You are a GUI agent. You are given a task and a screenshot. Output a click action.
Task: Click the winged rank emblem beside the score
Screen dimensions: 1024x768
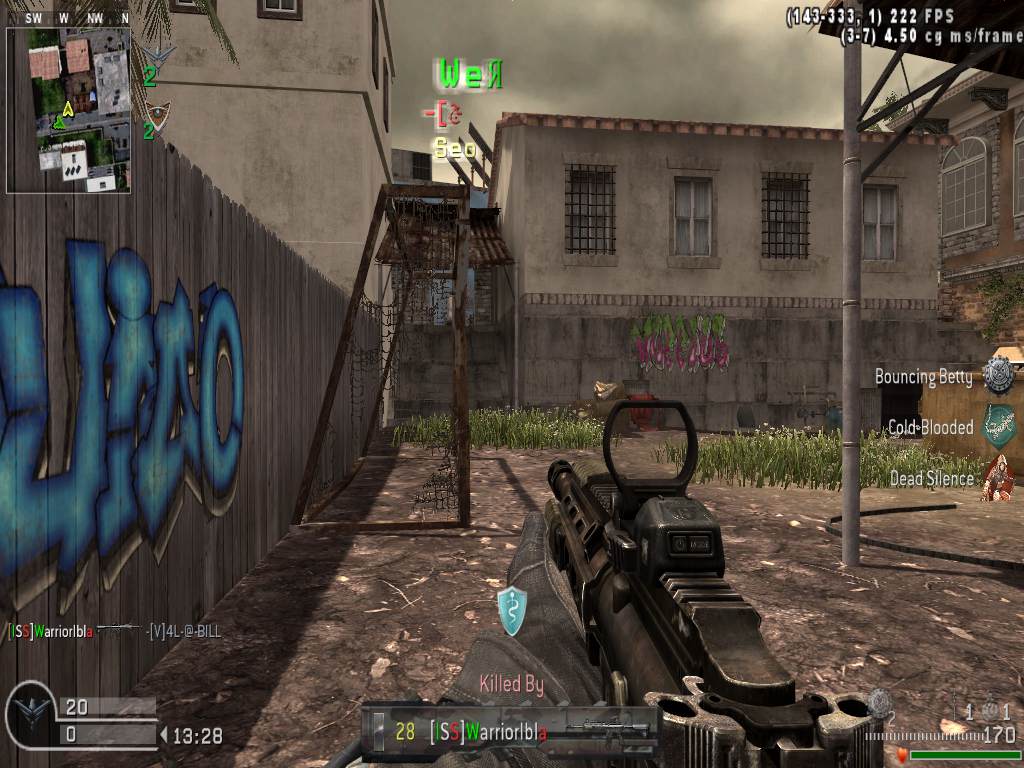click(29, 716)
